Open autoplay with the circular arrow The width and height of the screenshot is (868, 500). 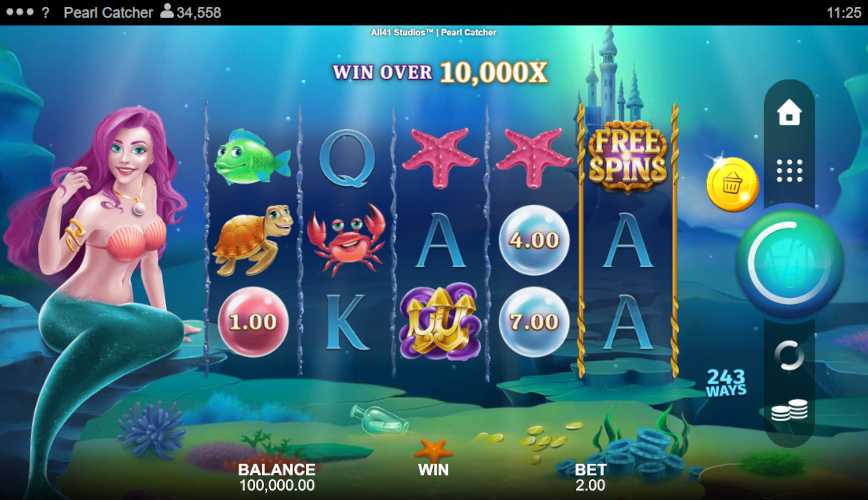[789, 355]
